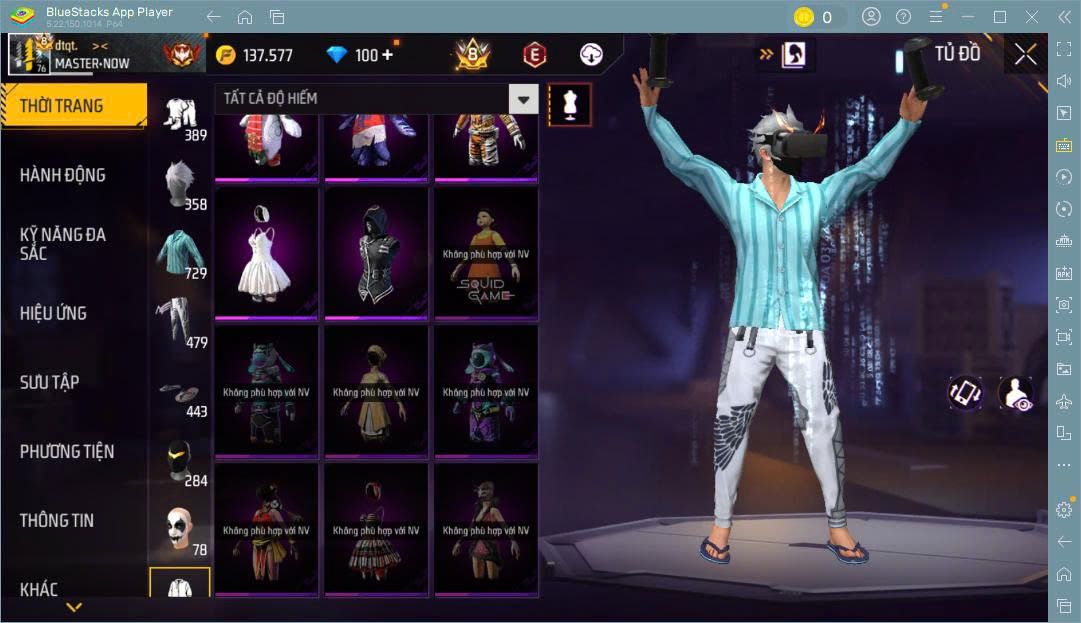Screen dimensions: 1081x623
Task: Choose the Phương Tiện tab
Action: tap(66, 452)
